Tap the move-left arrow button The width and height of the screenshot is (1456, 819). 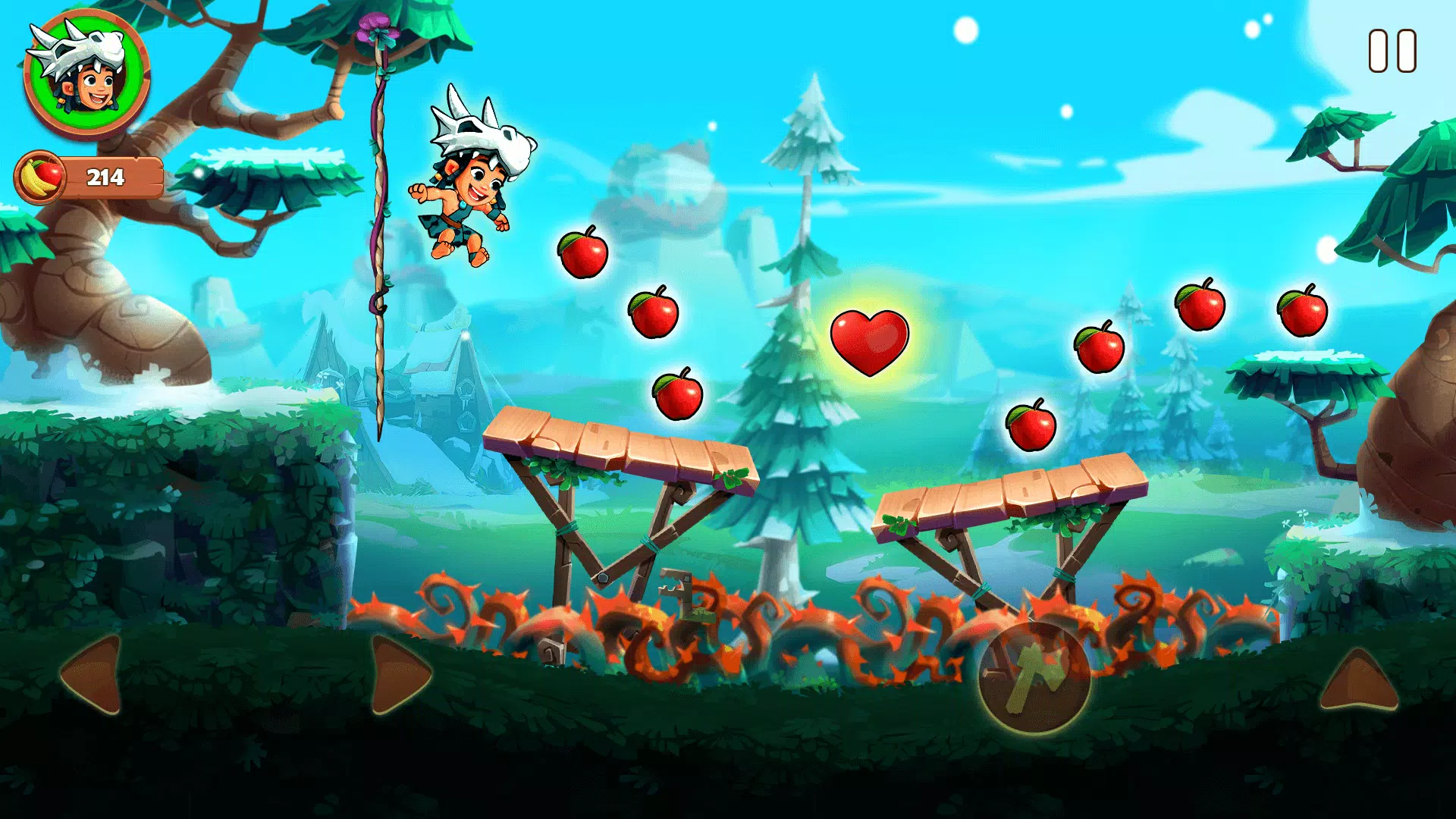(x=94, y=674)
